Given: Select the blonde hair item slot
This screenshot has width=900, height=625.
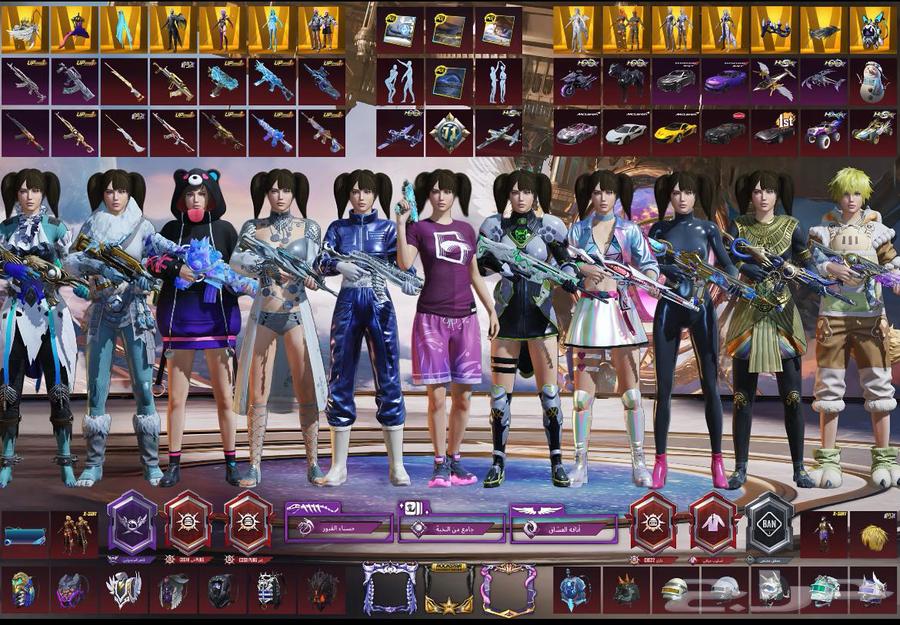Looking at the screenshot, I should [x=872, y=534].
